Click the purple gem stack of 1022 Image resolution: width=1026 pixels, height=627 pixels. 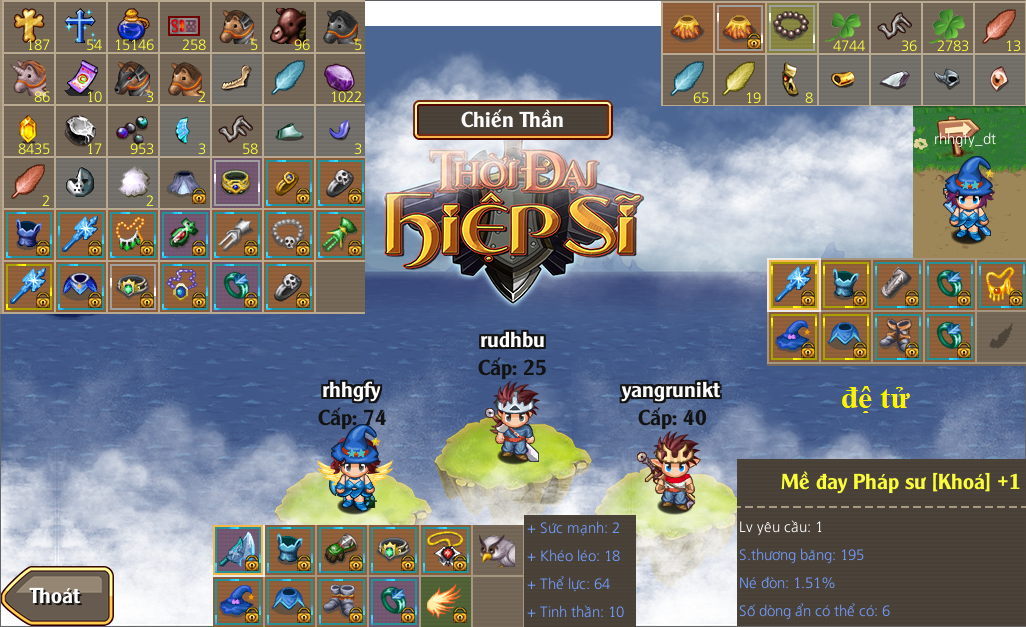click(x=340, y=79)
